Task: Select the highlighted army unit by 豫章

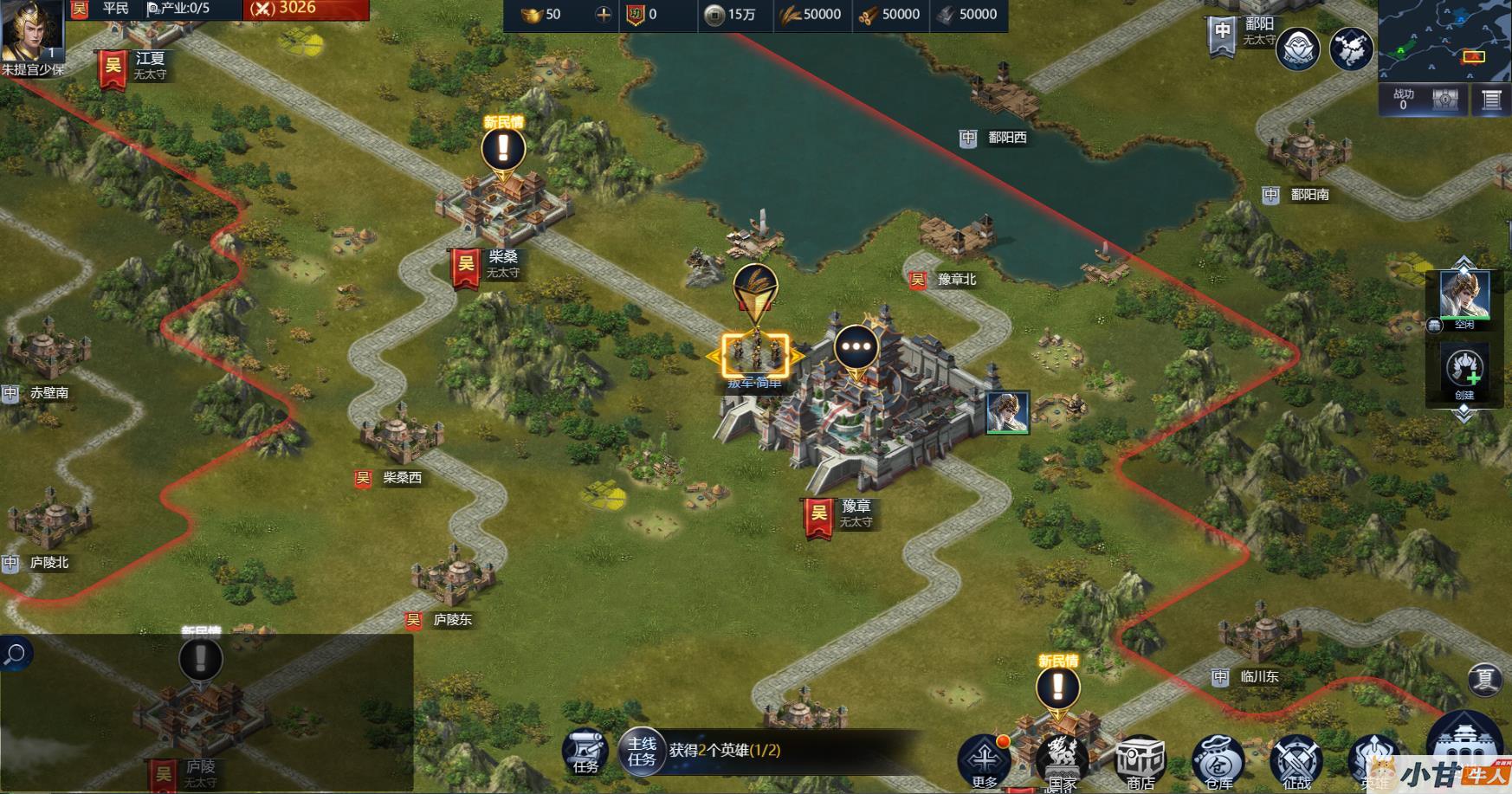Action: click(x=755, y=354)
